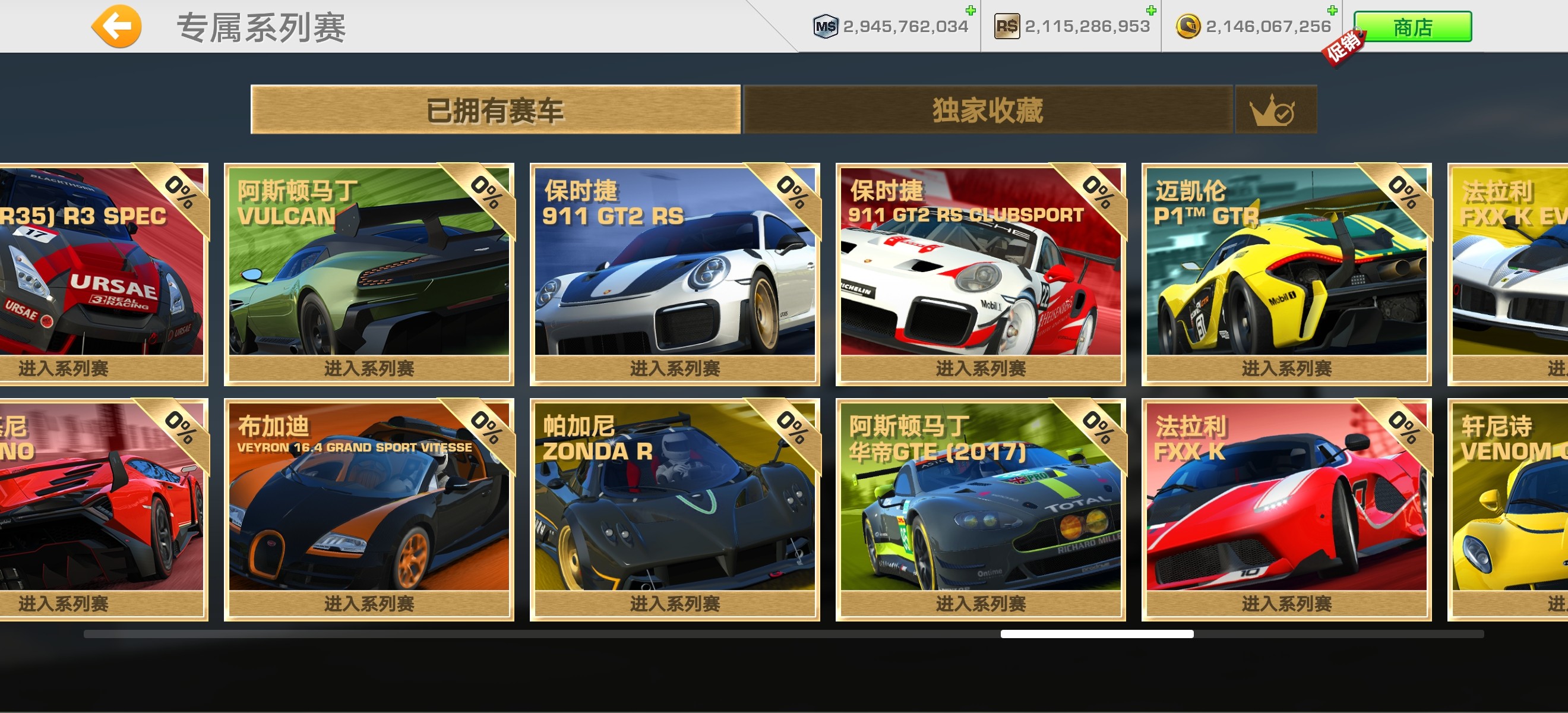Open the 911 GT2 RS Clubsport series

tap(980, 274)
